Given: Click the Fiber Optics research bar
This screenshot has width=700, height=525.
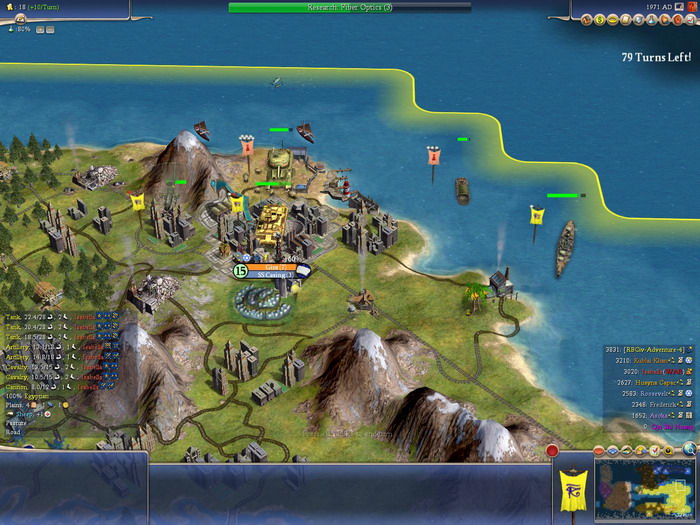Looking at the screenshot, I should pyautogui.click(x=349, y=7).
